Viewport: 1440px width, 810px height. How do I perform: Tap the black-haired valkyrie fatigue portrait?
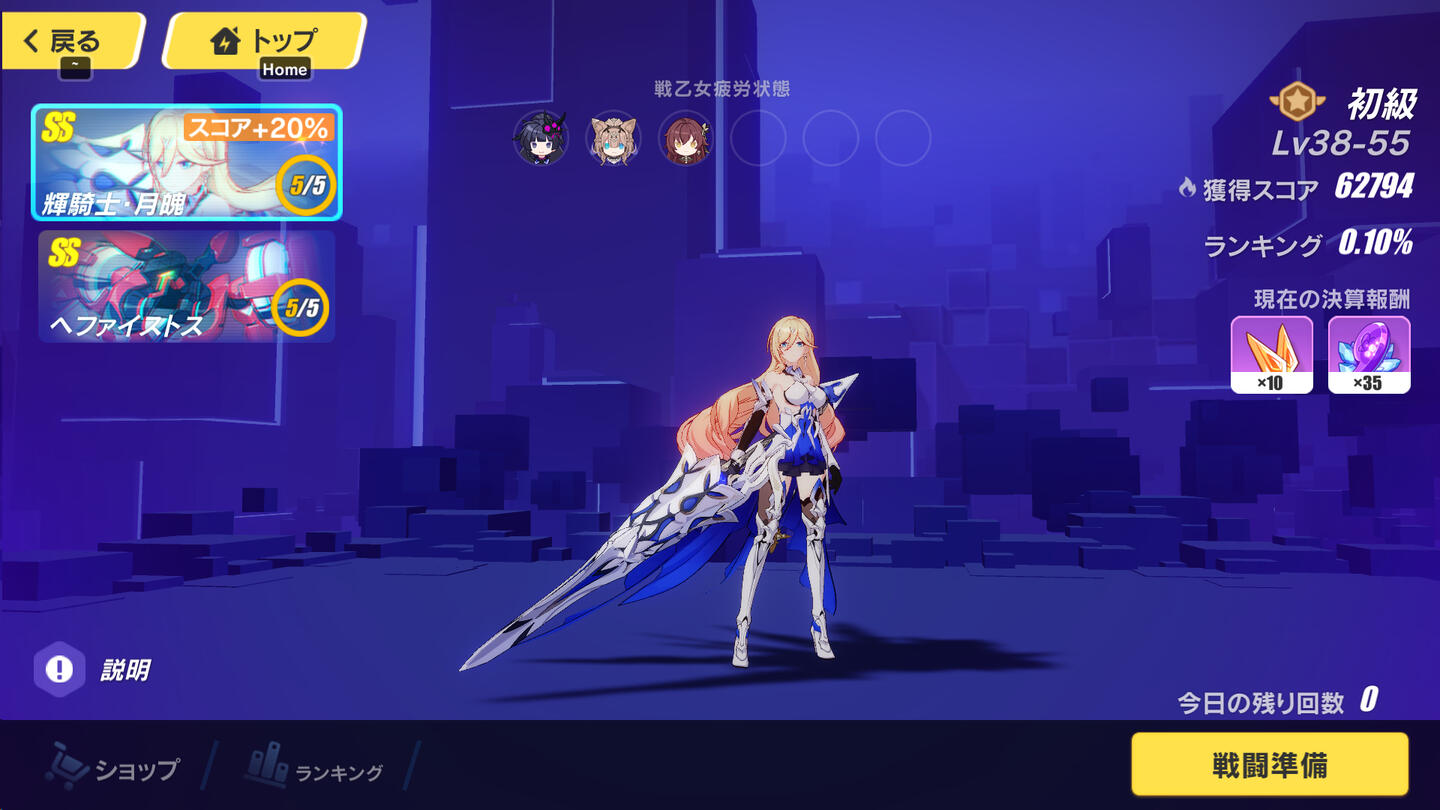coord(541,138)
